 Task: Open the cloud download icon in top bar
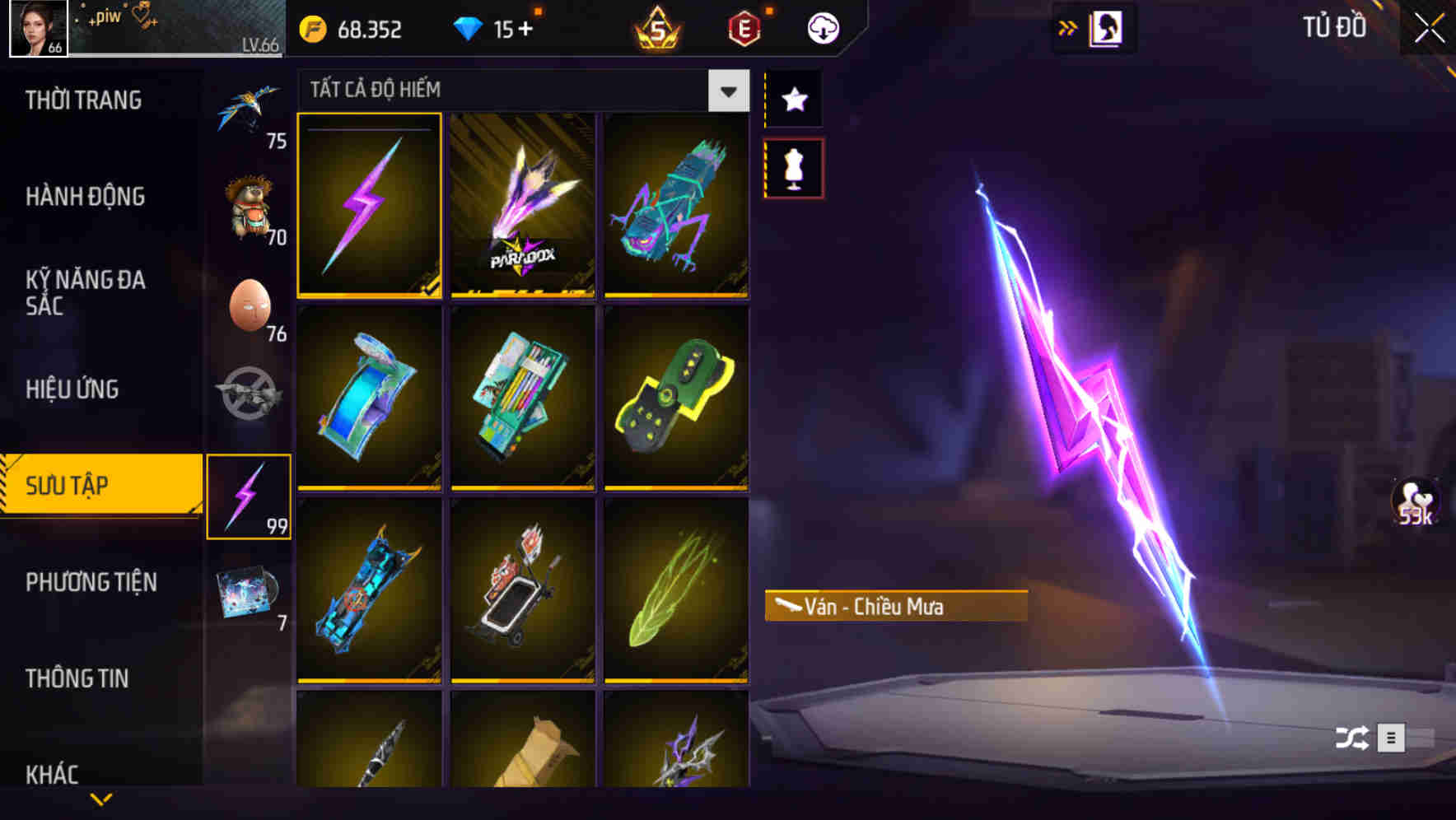point(824,27)
